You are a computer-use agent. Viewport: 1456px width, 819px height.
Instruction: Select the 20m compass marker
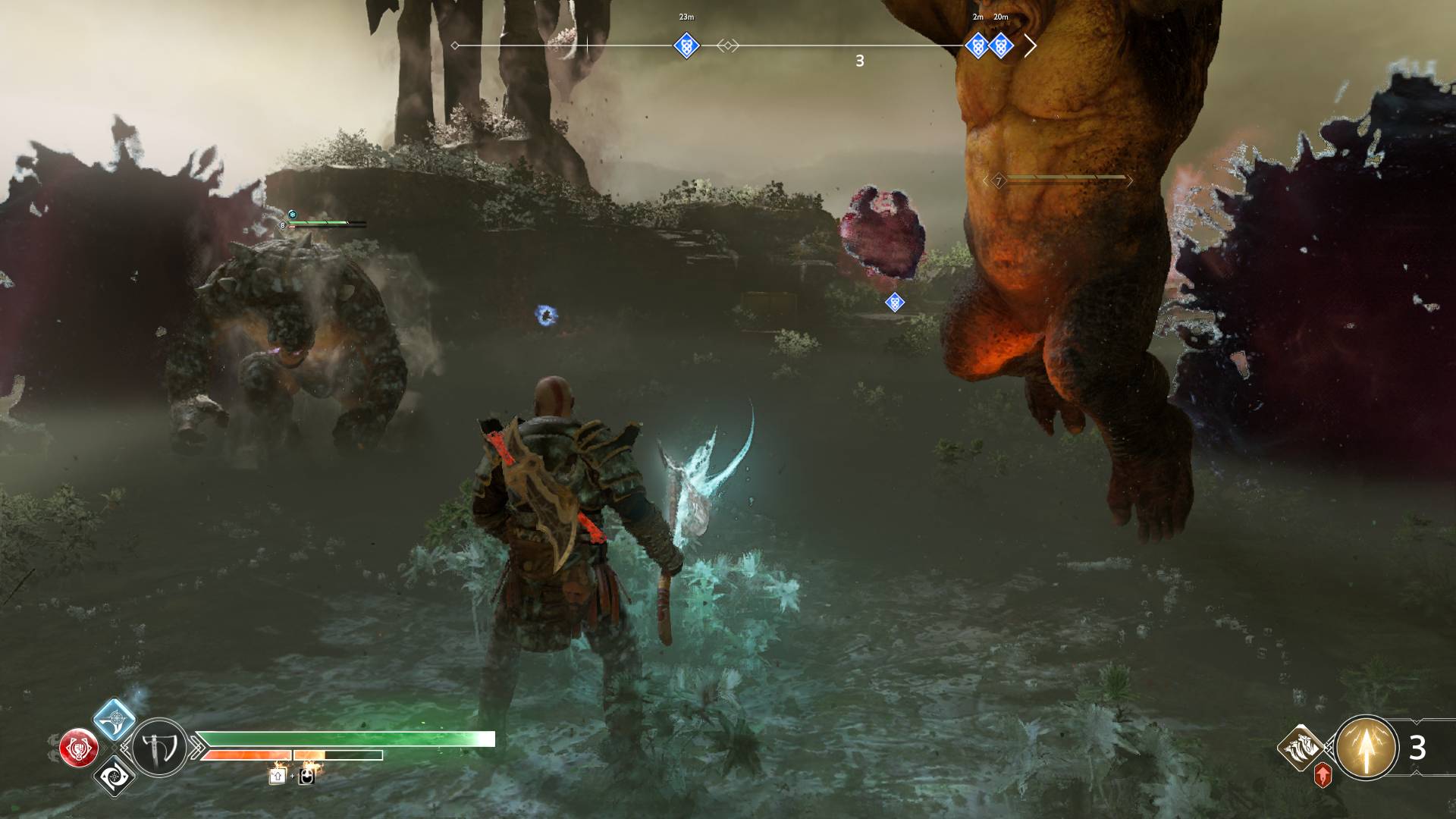point(1001,45)
